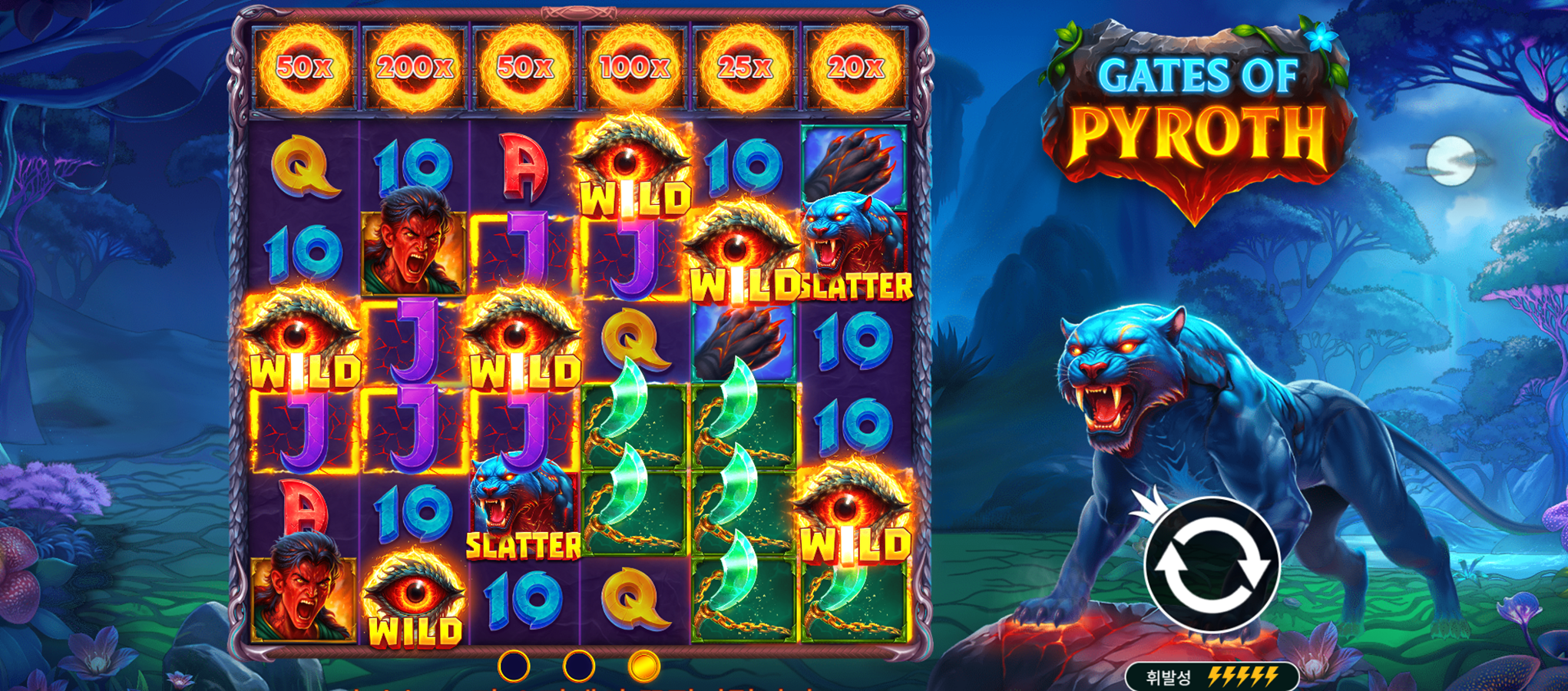Click the circular arrows spin button

coord(1211,564)
